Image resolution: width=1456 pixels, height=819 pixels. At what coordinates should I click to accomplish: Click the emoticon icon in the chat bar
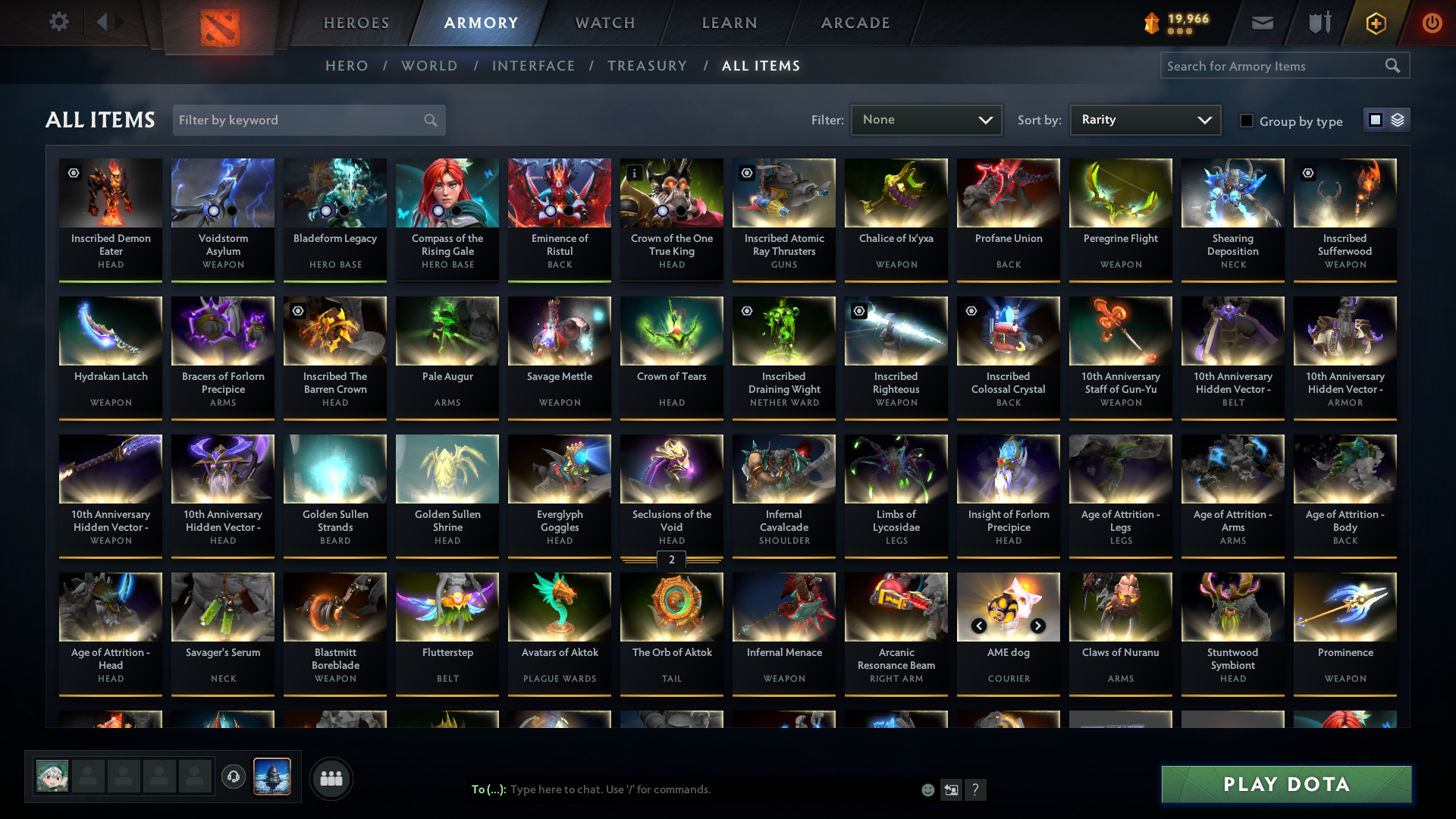click(x=927, y=789)
